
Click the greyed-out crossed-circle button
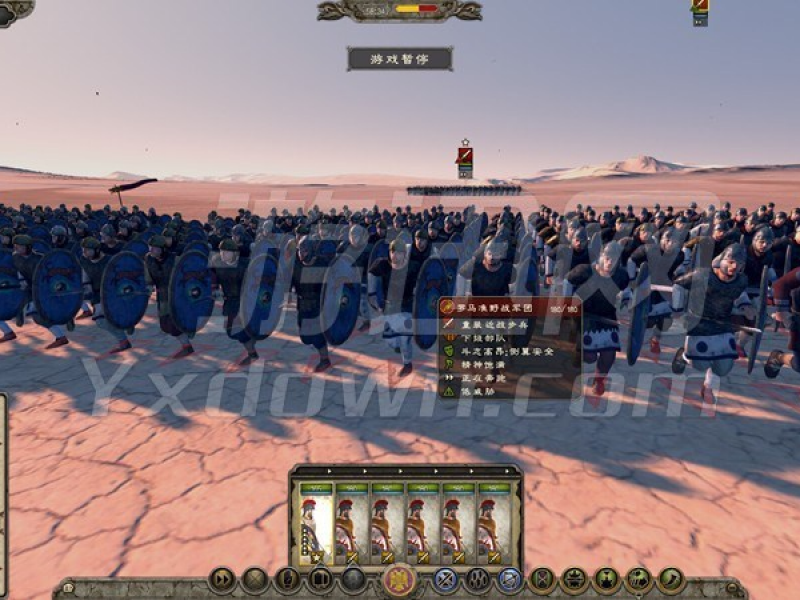point(255,579)
